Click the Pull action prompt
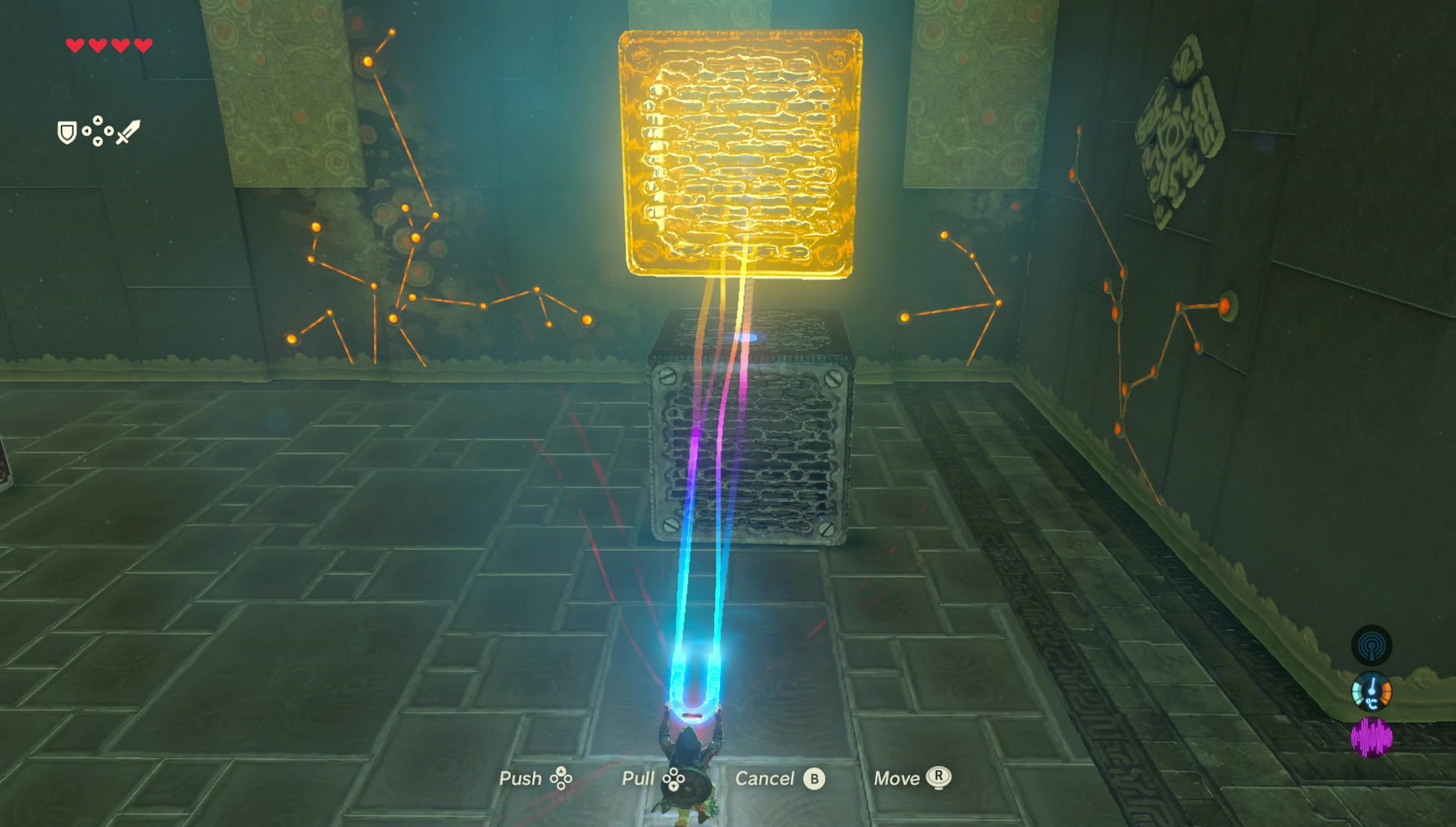 pyautogui.click(x=638, y=778)
